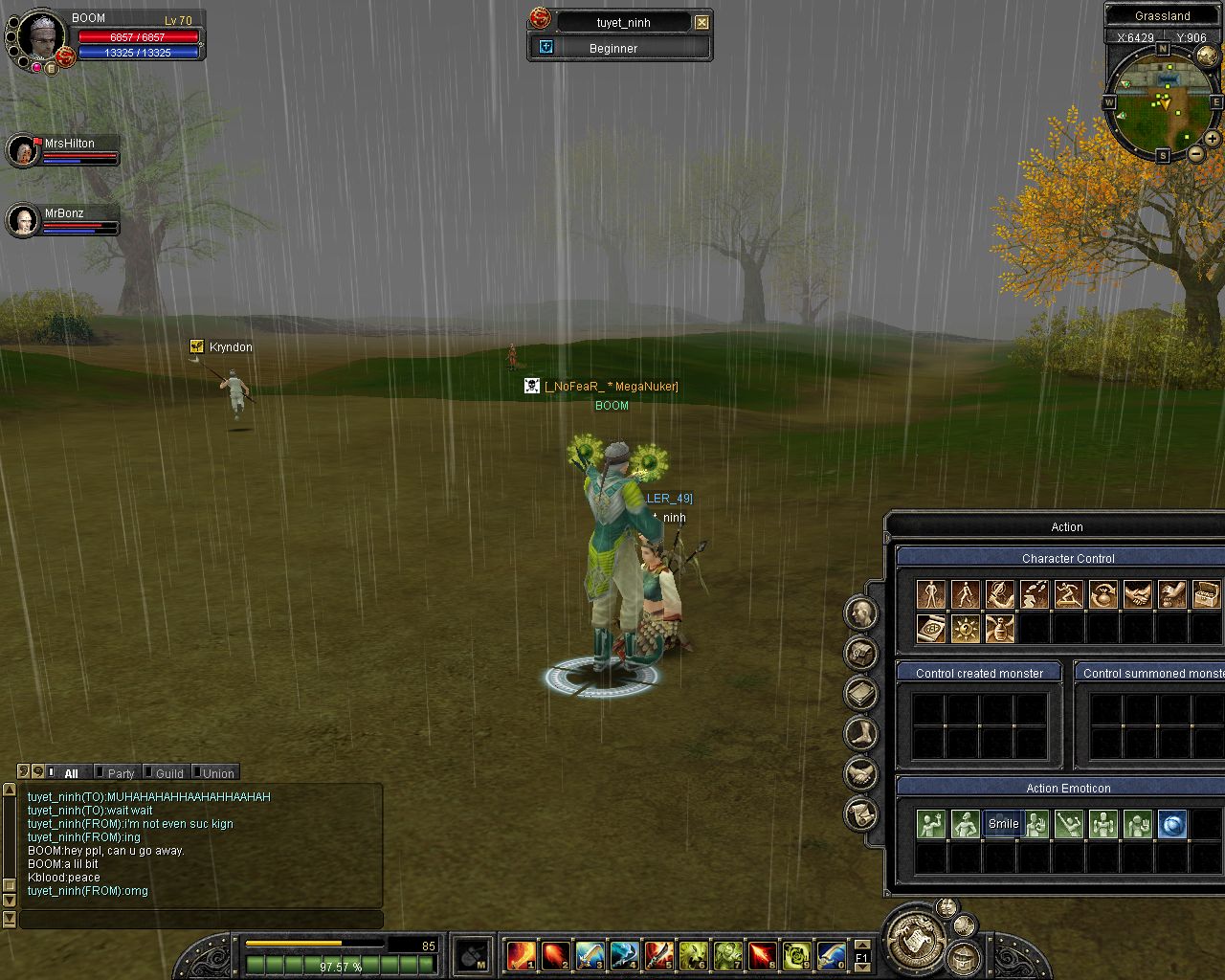The height and width of the screenshot is (980, 1225).
Task: Show the All chat tab
Action: pos(71,773)
